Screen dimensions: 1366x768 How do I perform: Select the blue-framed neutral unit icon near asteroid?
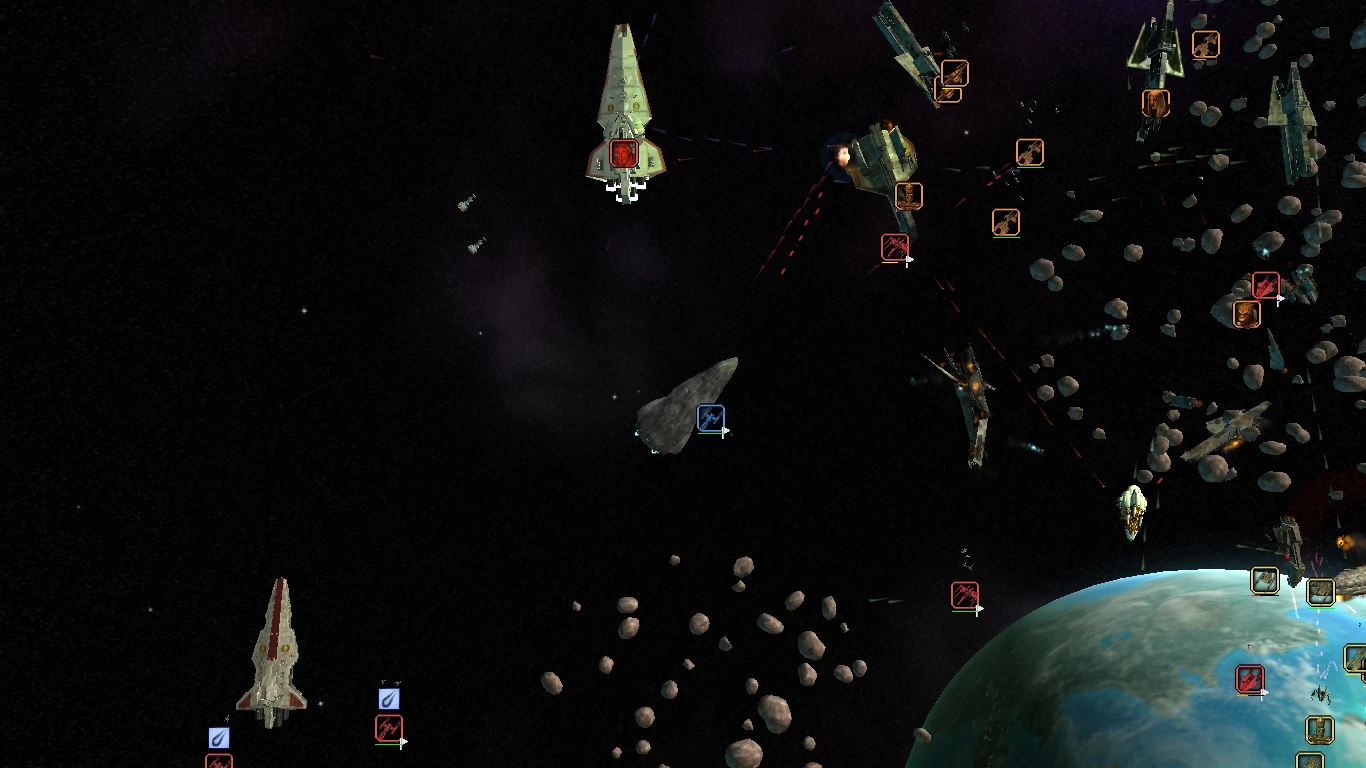pyautogui.click(x=711, y=417)
